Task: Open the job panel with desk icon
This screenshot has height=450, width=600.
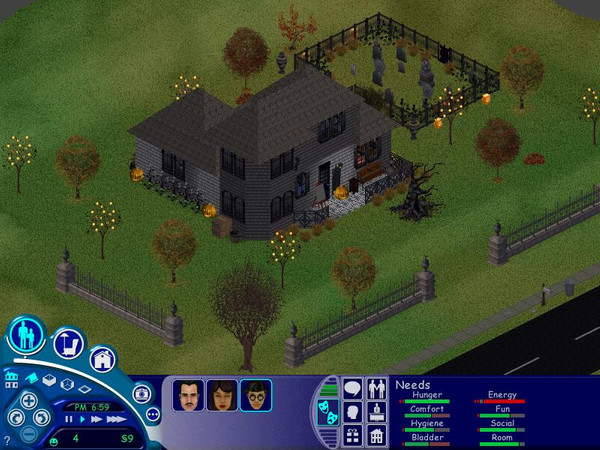Action: 377,411
